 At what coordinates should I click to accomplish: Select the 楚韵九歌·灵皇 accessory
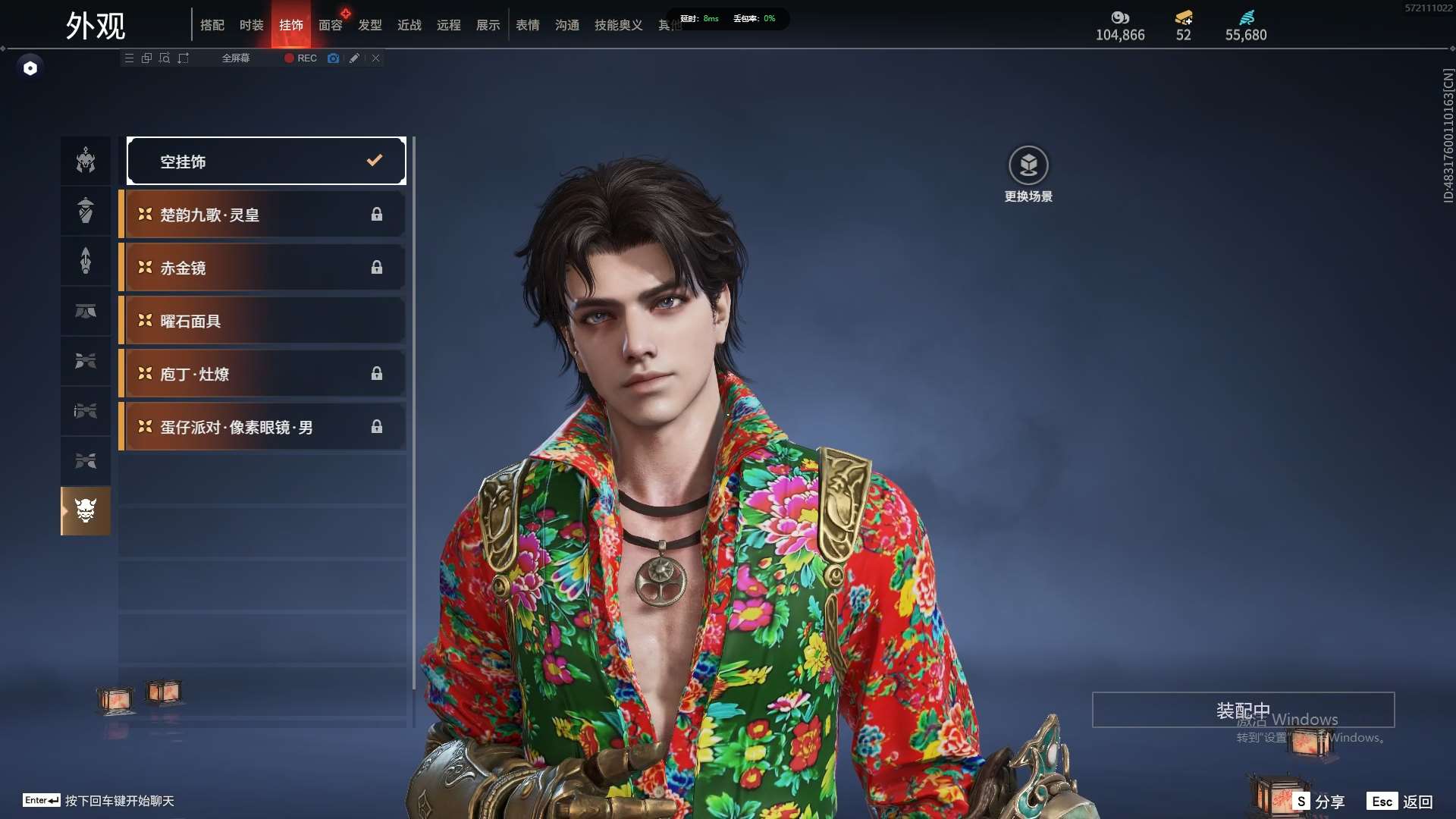click(x=262, y=215)
